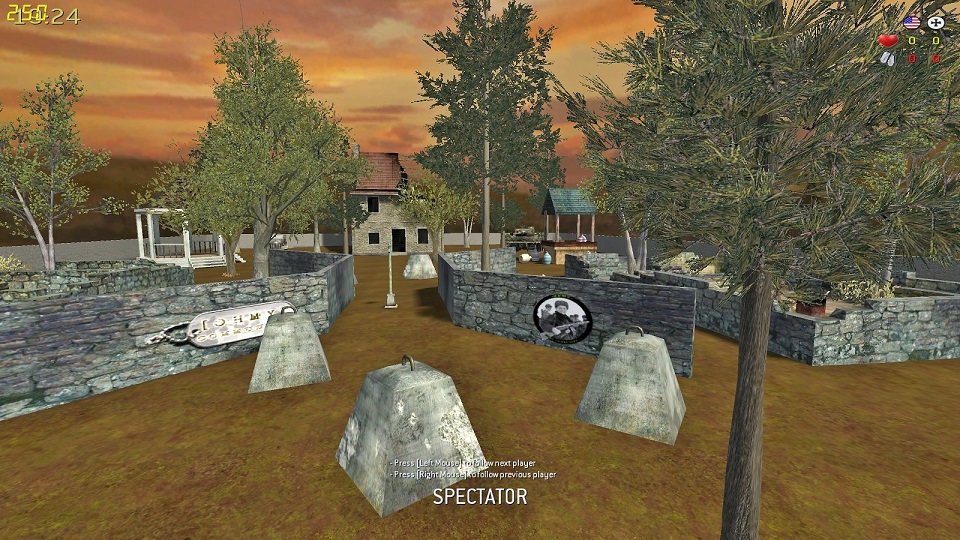Select the dog tags scoreboard icon
The width and height of the screenshot is (960, 540).
pos(887,59)
